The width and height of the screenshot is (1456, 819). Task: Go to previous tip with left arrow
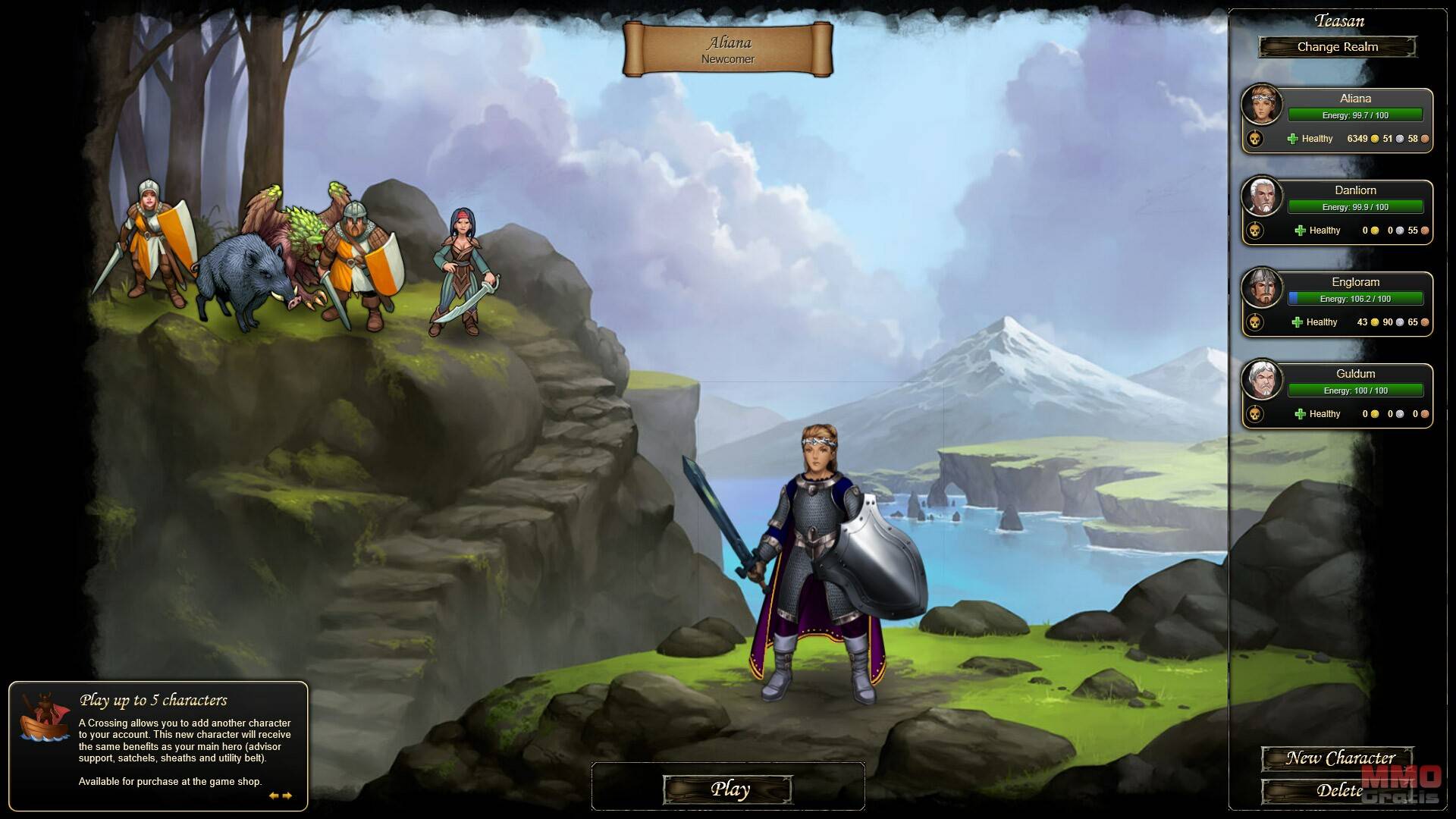point(273,795)
